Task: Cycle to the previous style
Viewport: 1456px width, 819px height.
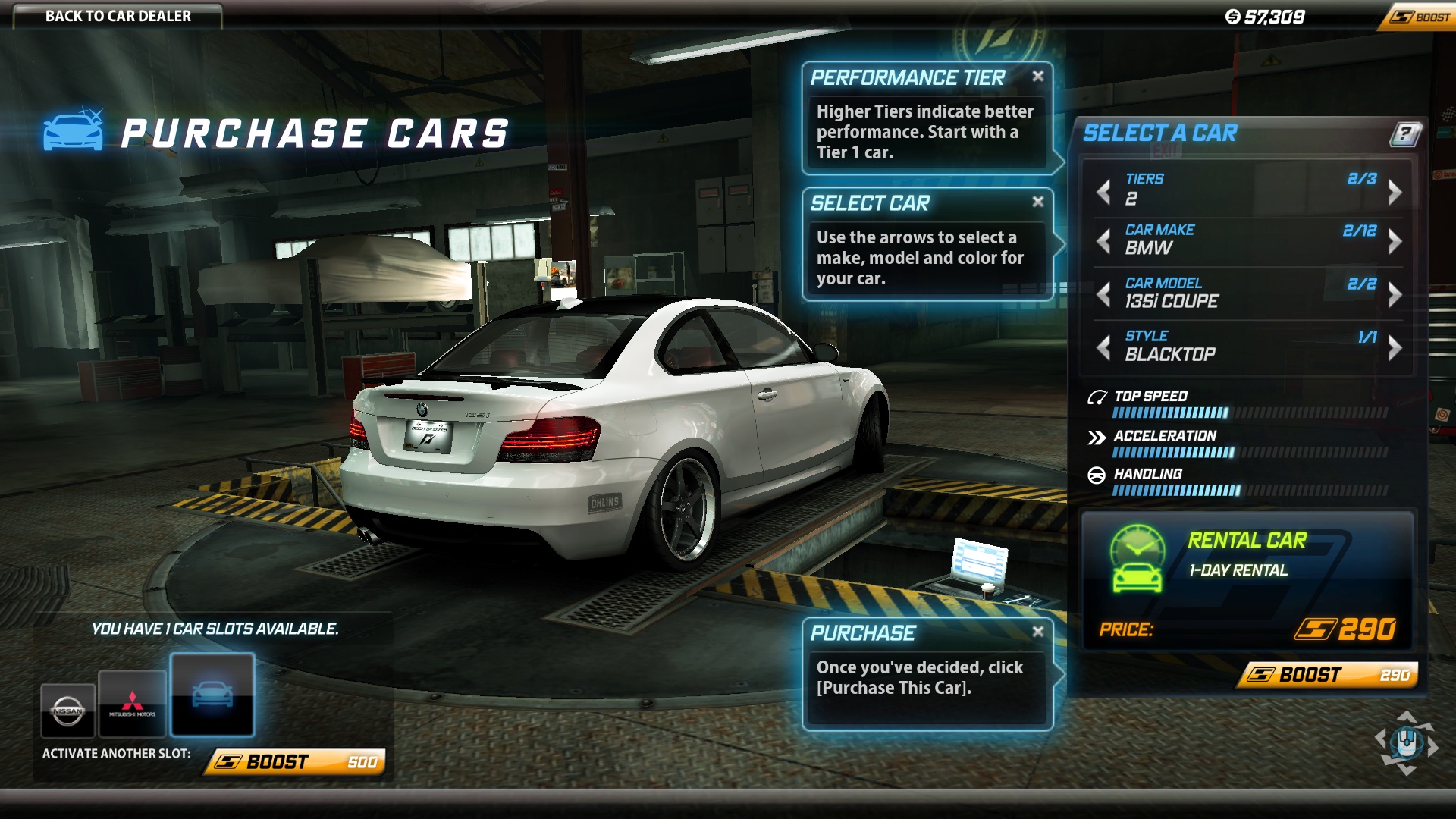Action: tap(1104, 347)
